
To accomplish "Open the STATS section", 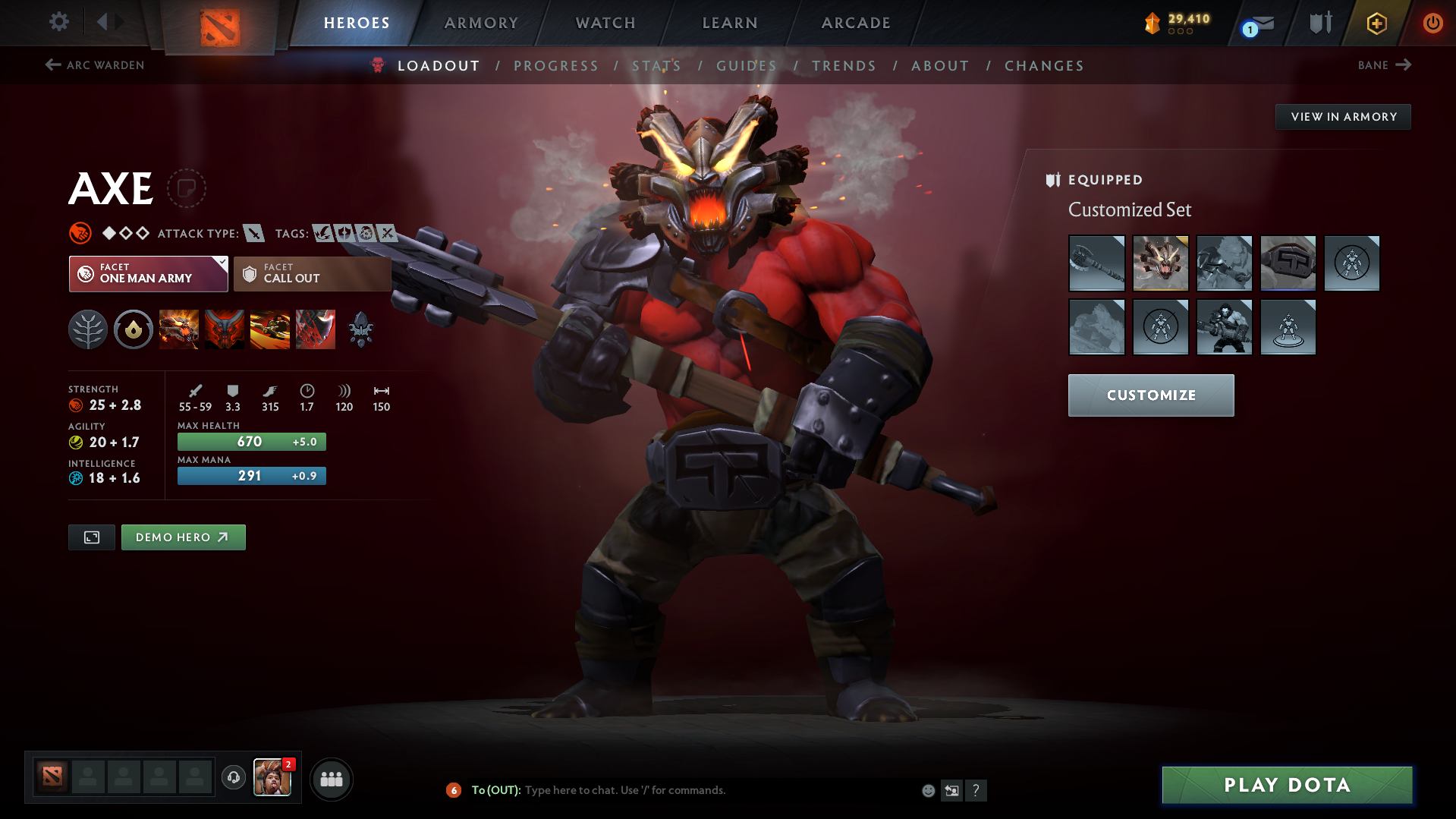I will (x=656, y=65).
